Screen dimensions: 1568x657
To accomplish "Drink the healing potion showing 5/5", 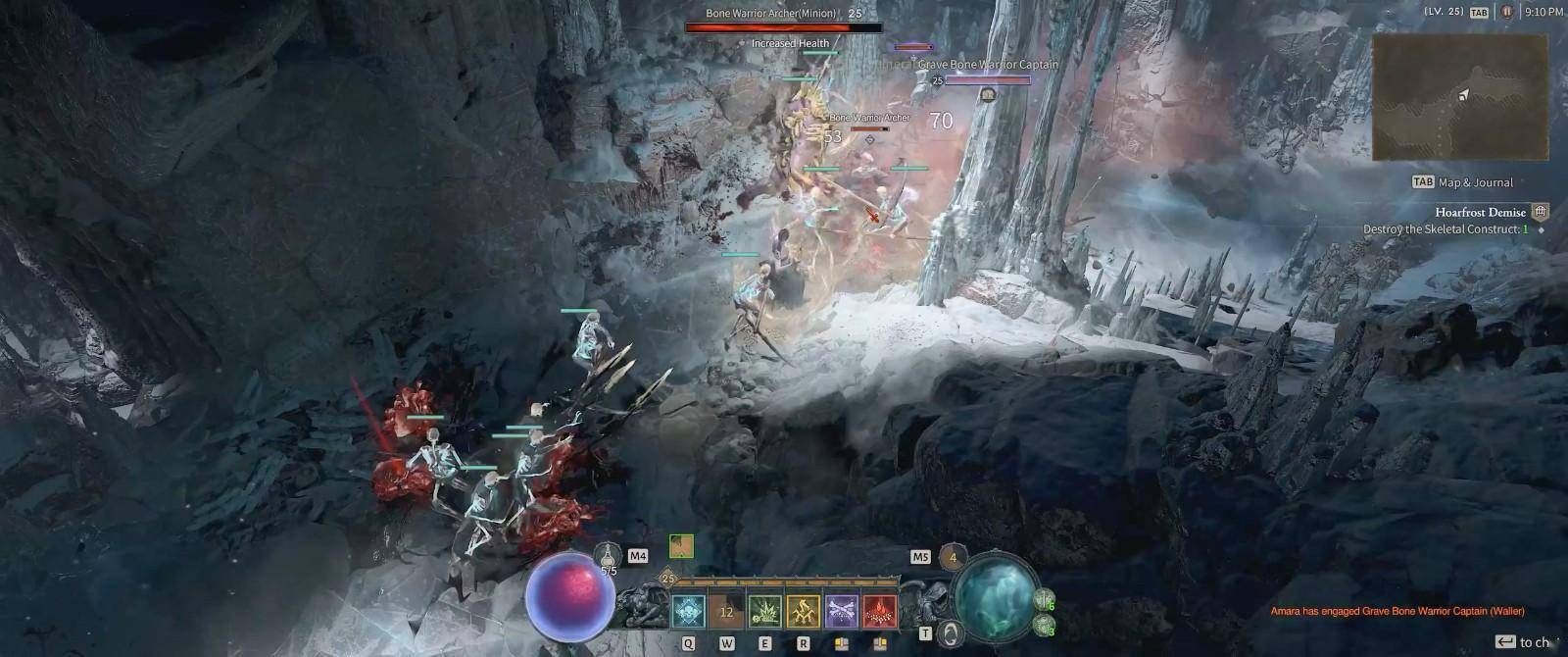I will point(608,557).
